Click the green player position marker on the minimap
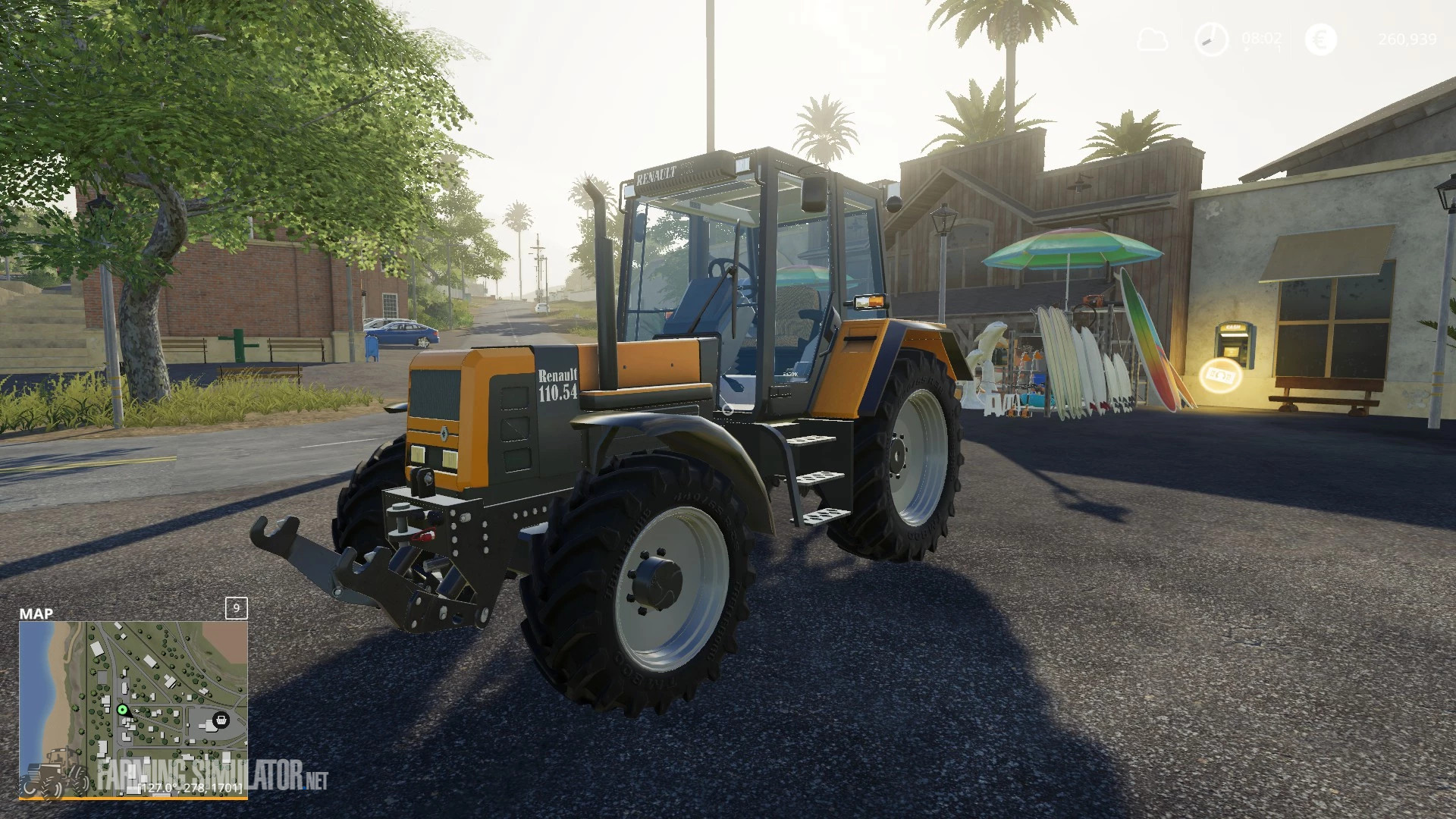This screenshot has height=819, width=1456. 123,710
